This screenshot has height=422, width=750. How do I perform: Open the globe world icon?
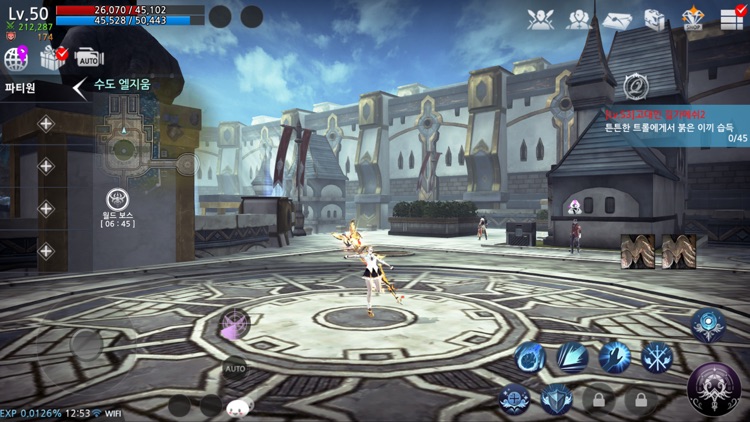[x=17, y=59]
